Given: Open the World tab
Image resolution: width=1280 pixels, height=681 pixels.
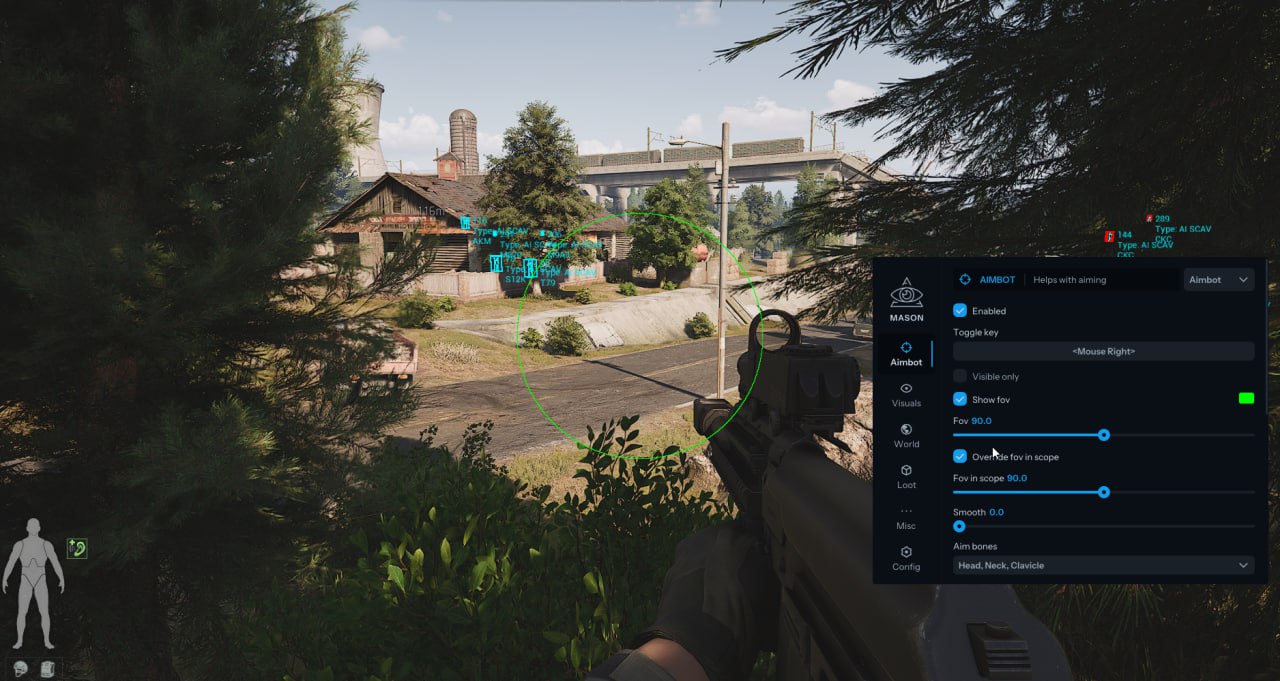Looking at the screenshot, I should (906, 435).
